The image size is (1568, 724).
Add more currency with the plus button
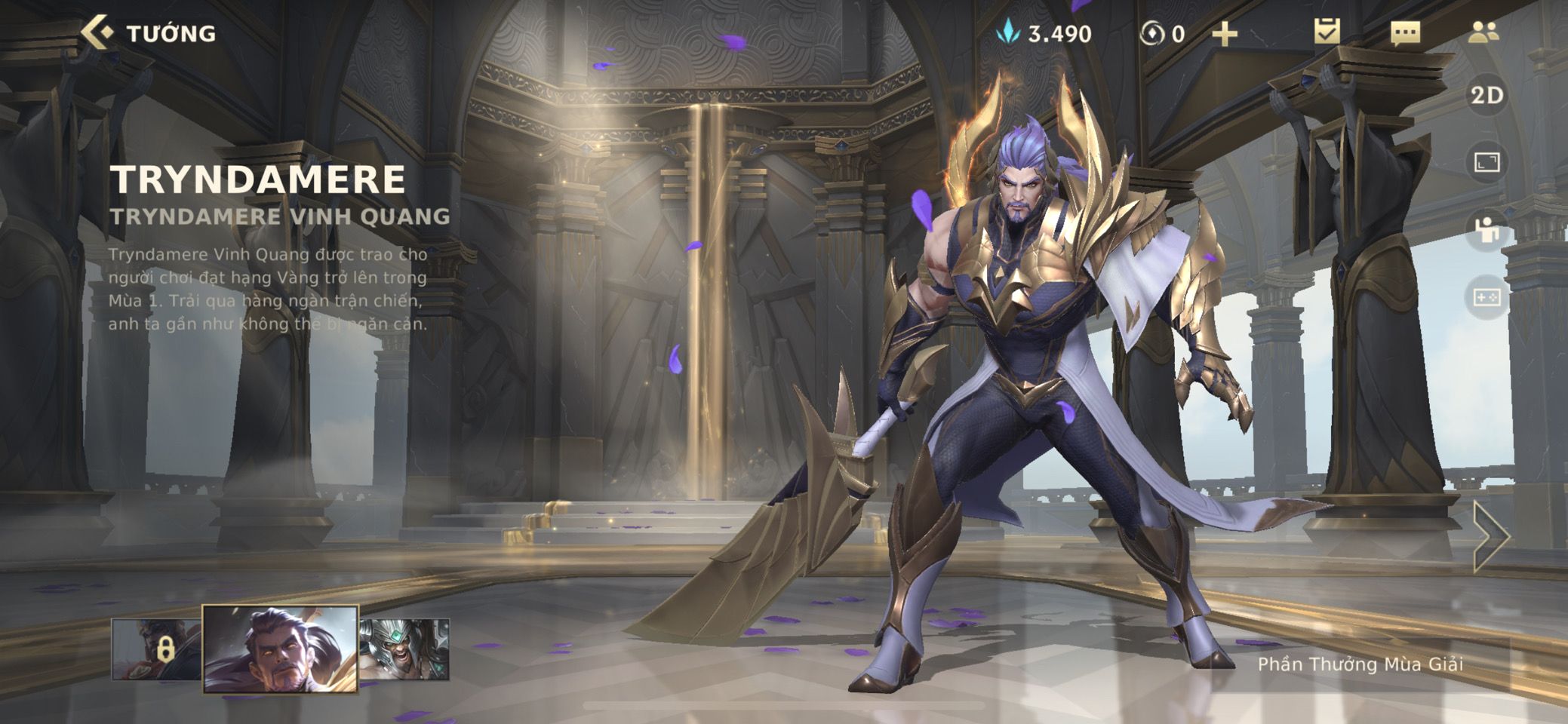(x=1224, y=34)
